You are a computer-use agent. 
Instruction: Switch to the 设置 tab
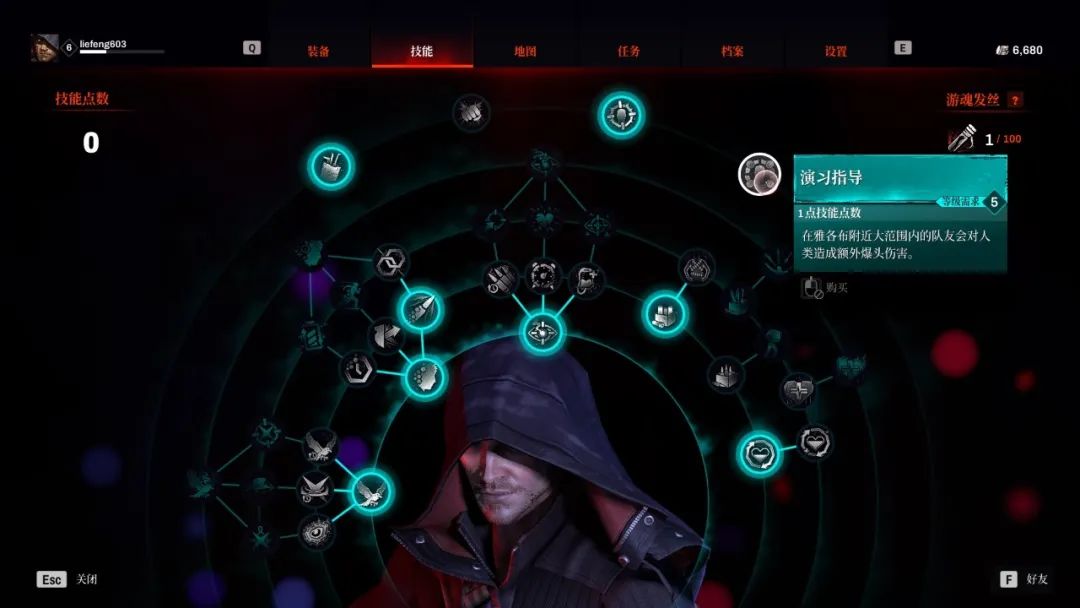click(836, 51)
